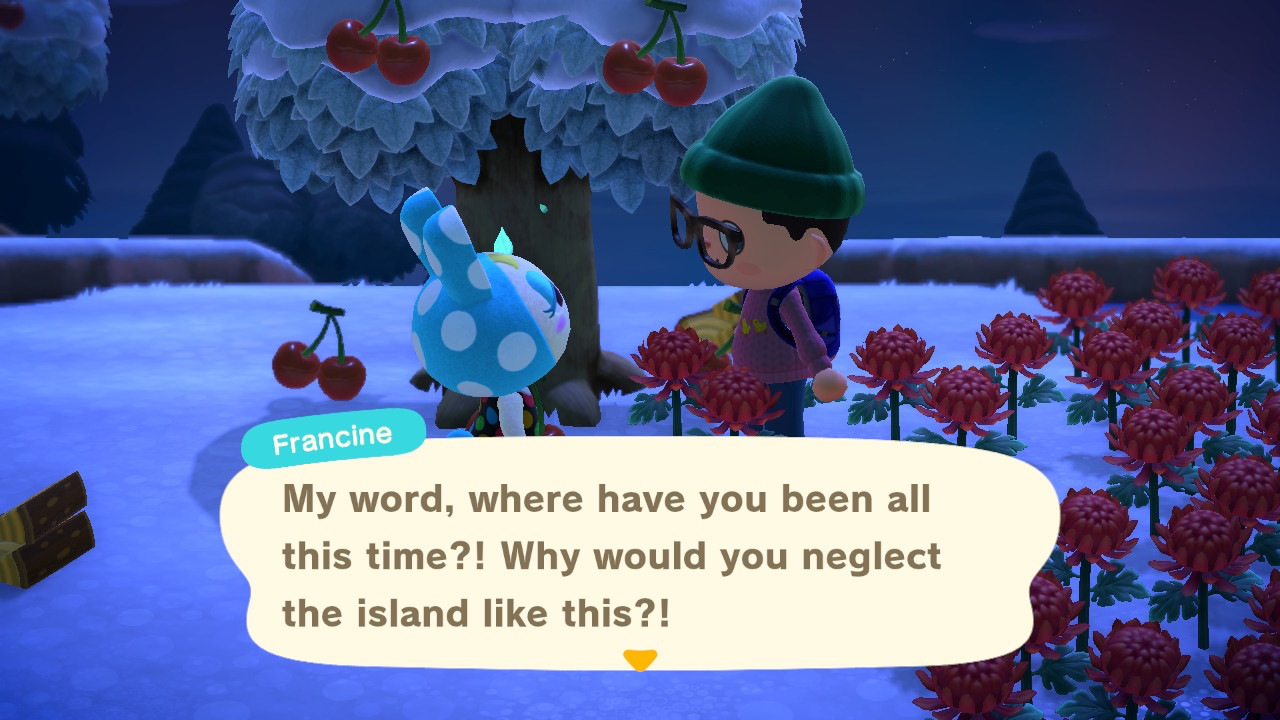Advance dialogue with the orange continue arrow
1280x720 pixels.
coord(640,660)
